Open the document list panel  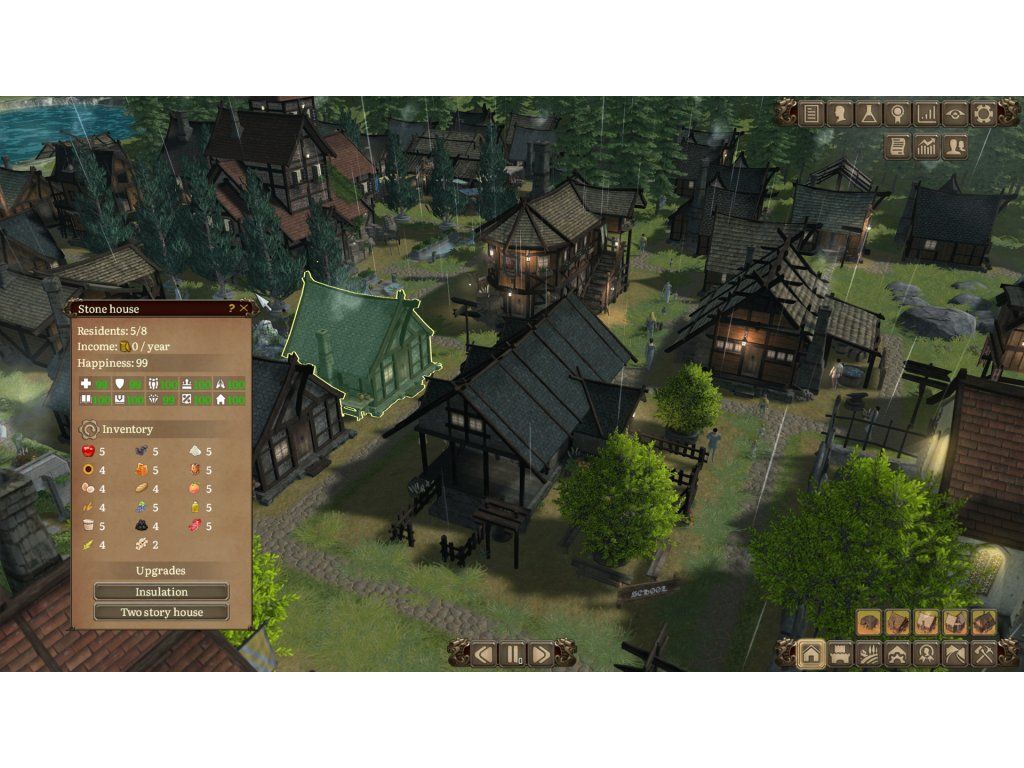pos(811,114)
